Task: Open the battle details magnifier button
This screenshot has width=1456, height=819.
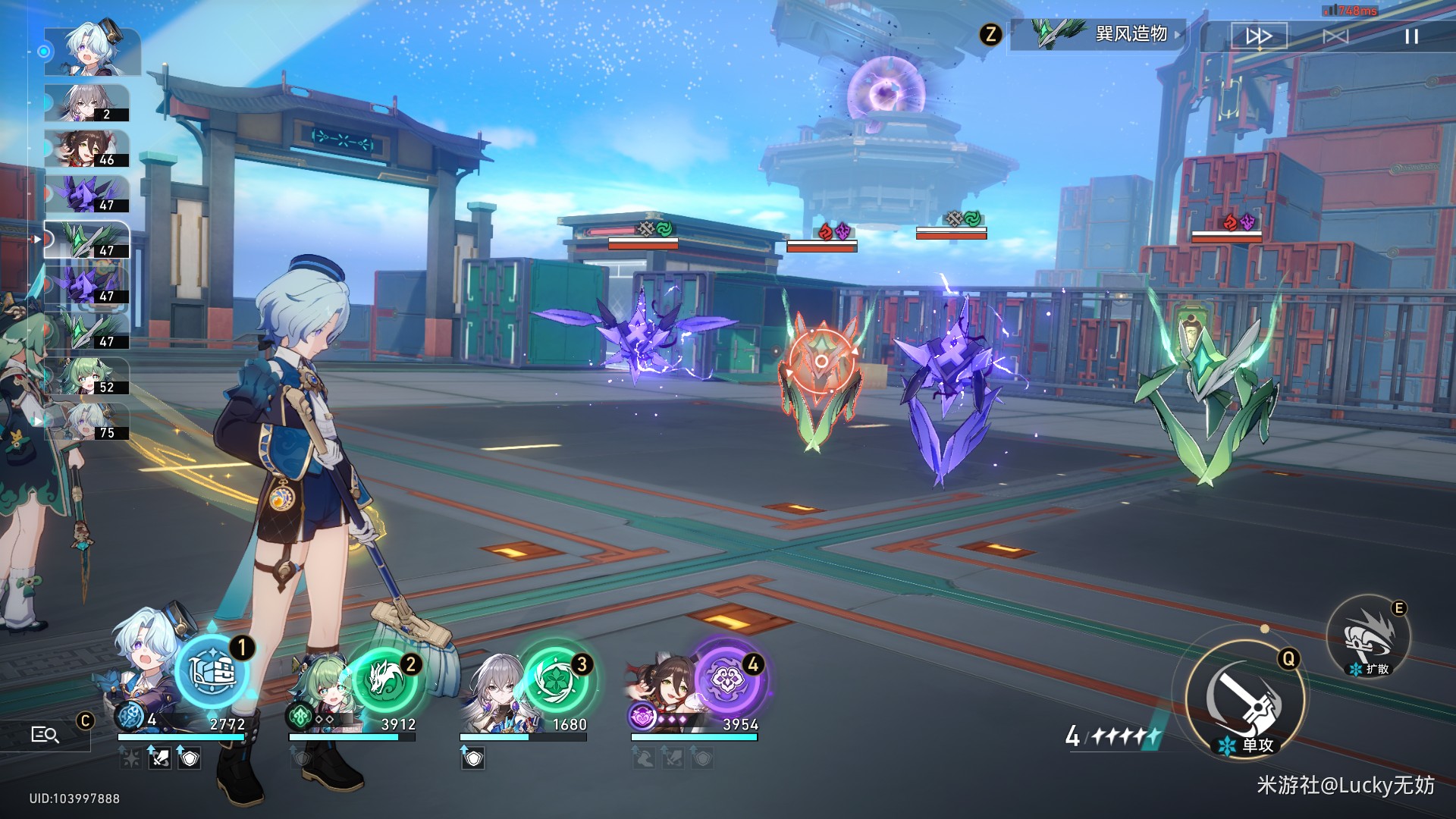Action: tap(45, 734)
